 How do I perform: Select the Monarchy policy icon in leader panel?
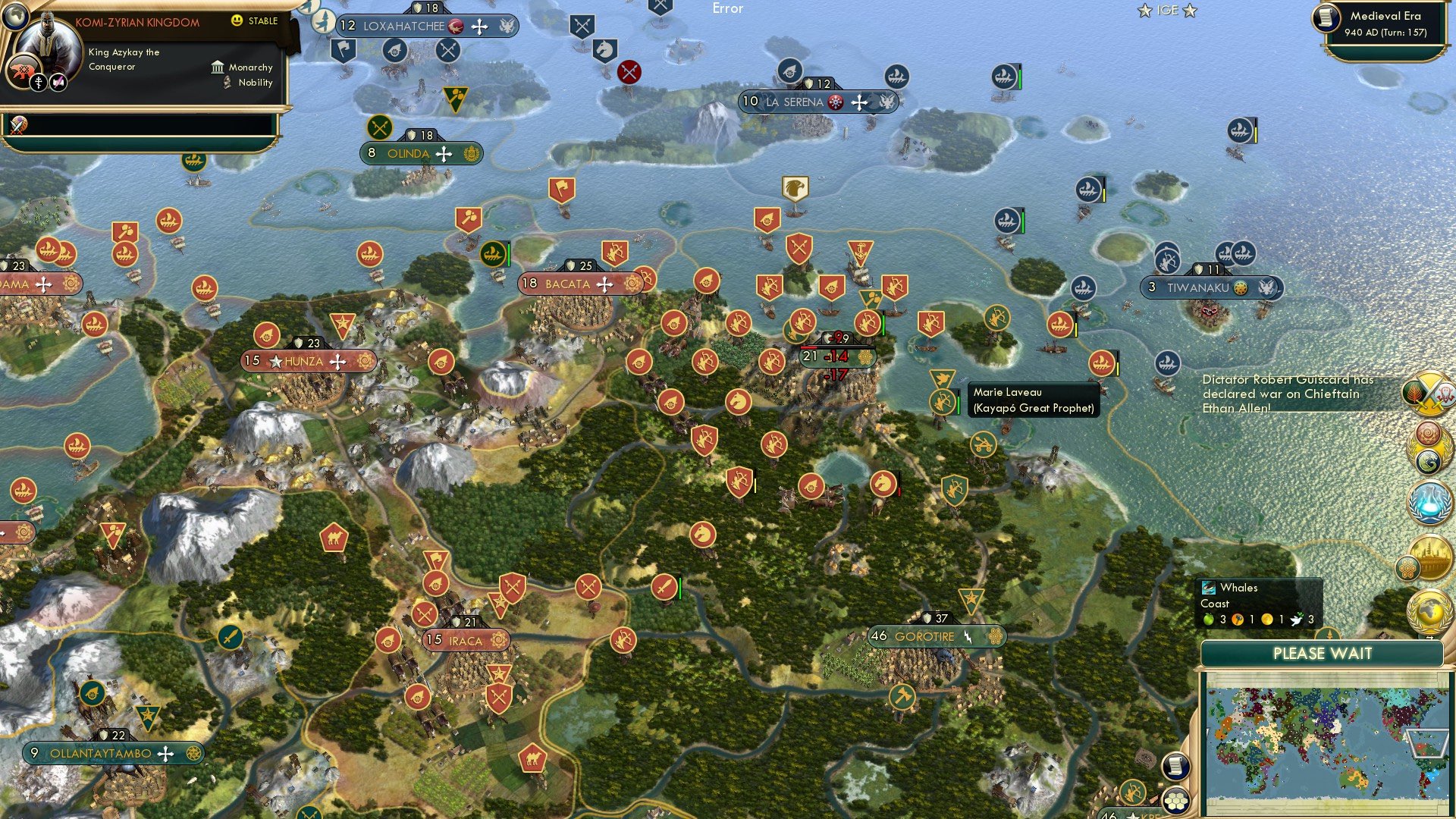(x=218, y=67)
